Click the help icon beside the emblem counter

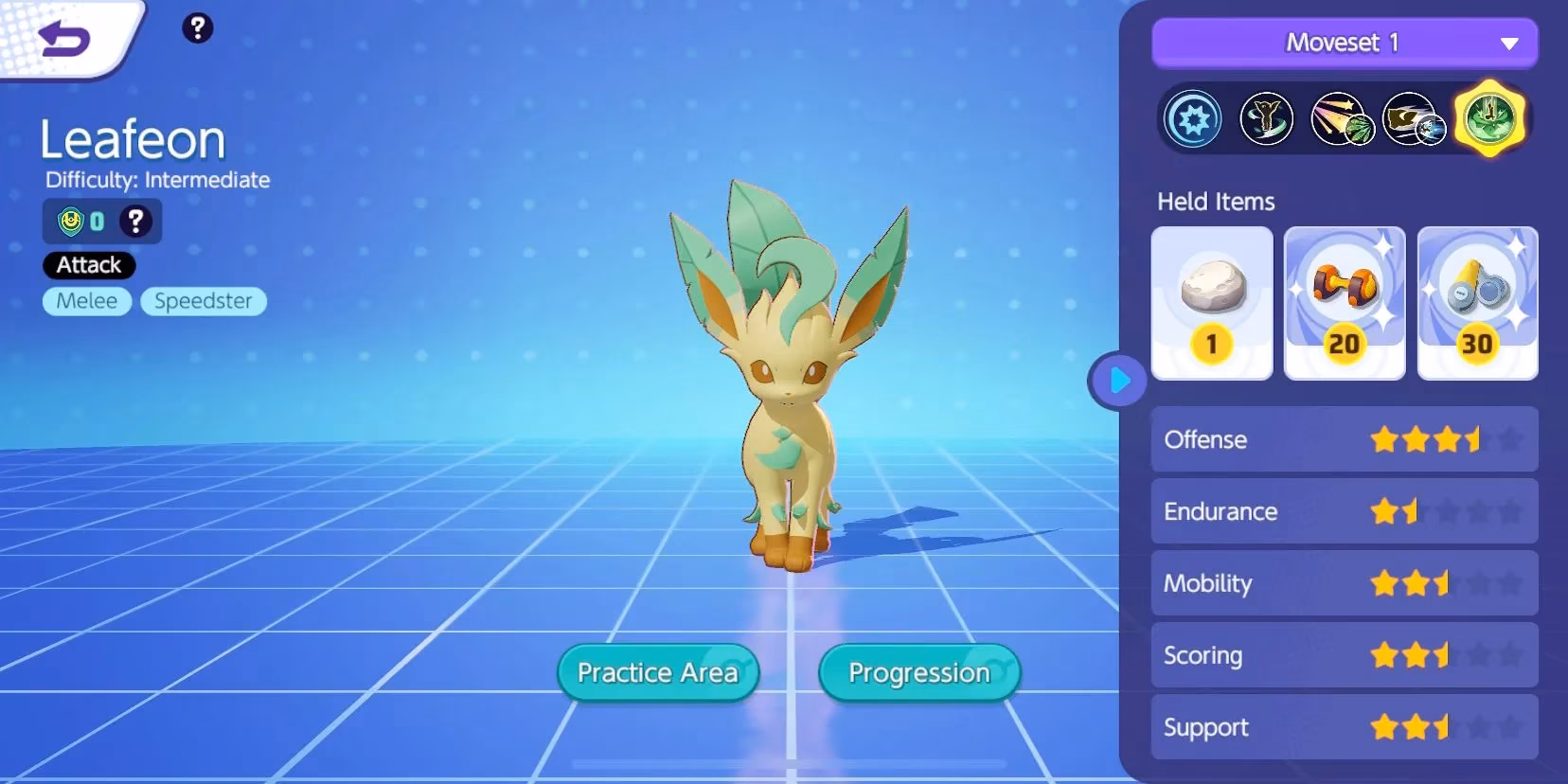pos(134,221)
